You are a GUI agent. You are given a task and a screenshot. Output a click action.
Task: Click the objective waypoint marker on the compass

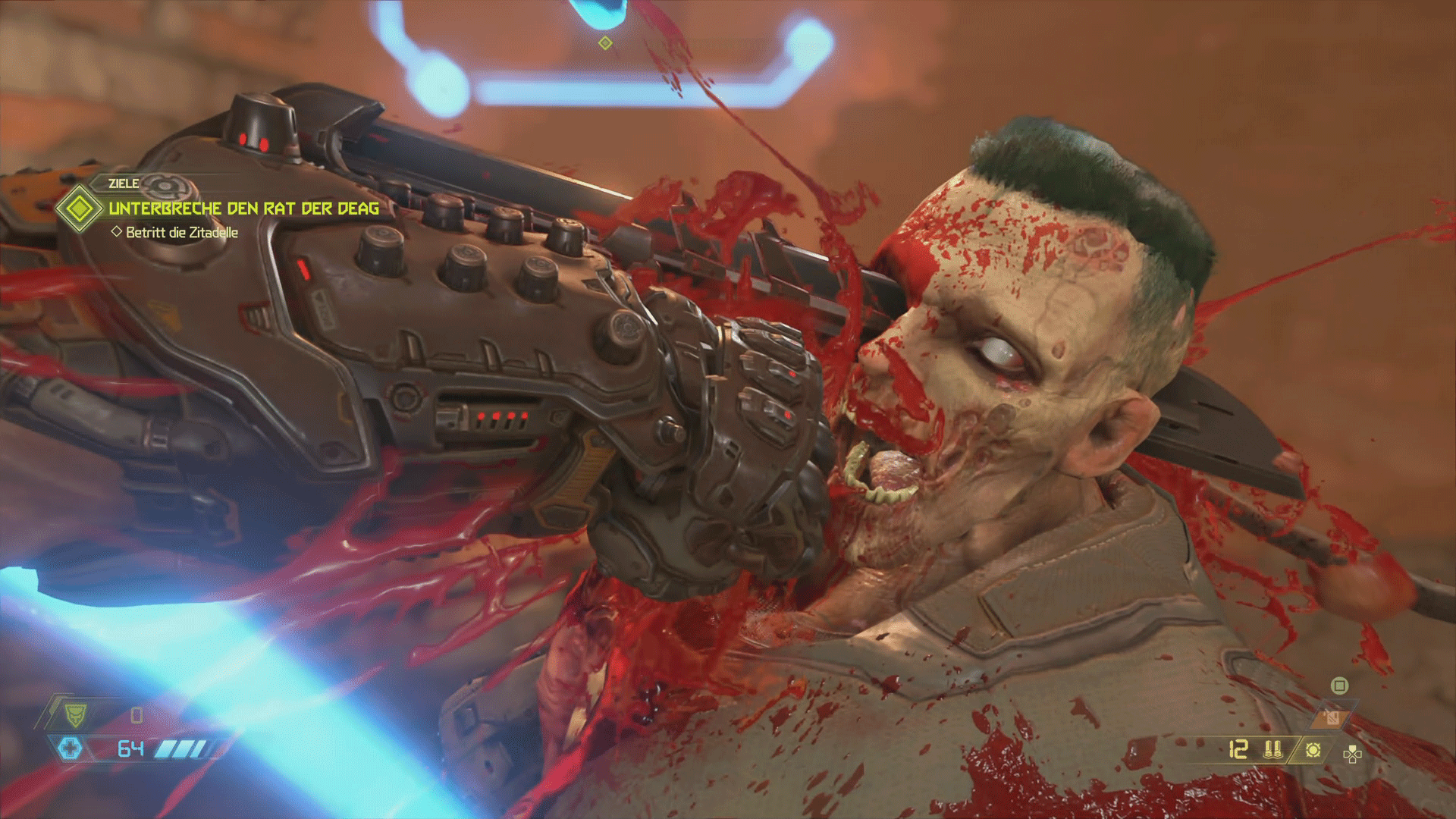605,43
